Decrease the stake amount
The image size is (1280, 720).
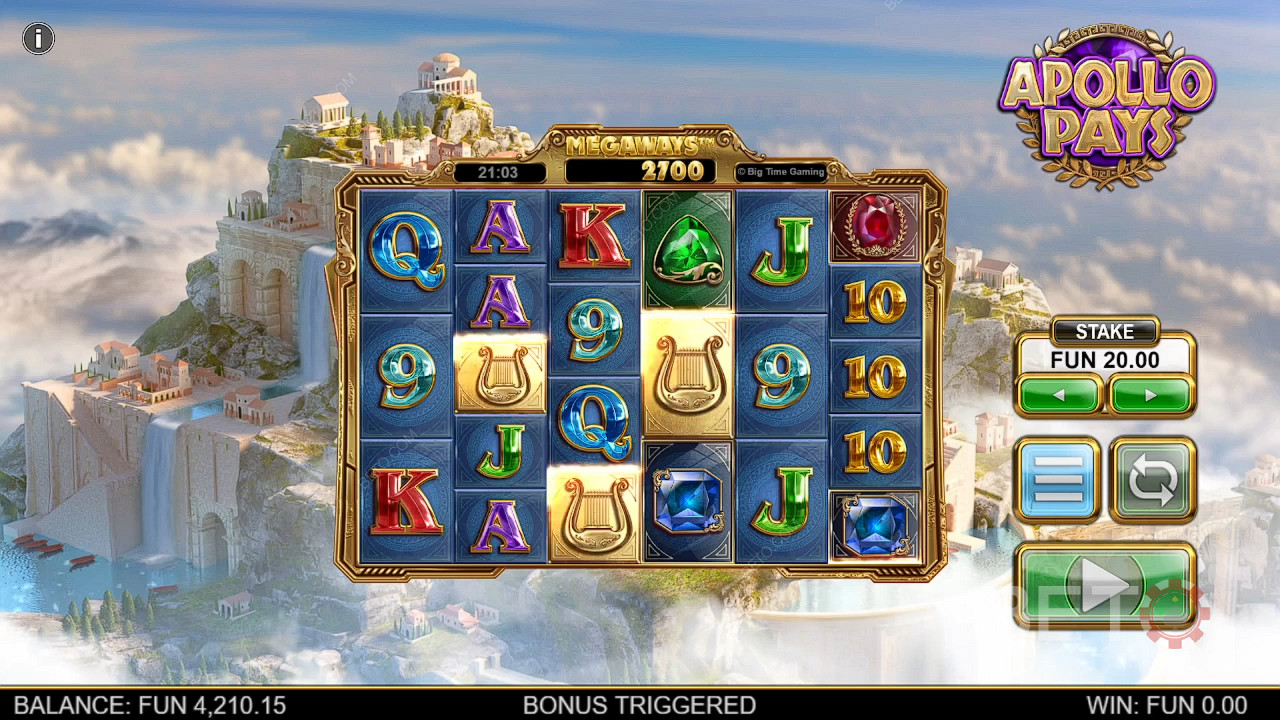[1060, 395]
